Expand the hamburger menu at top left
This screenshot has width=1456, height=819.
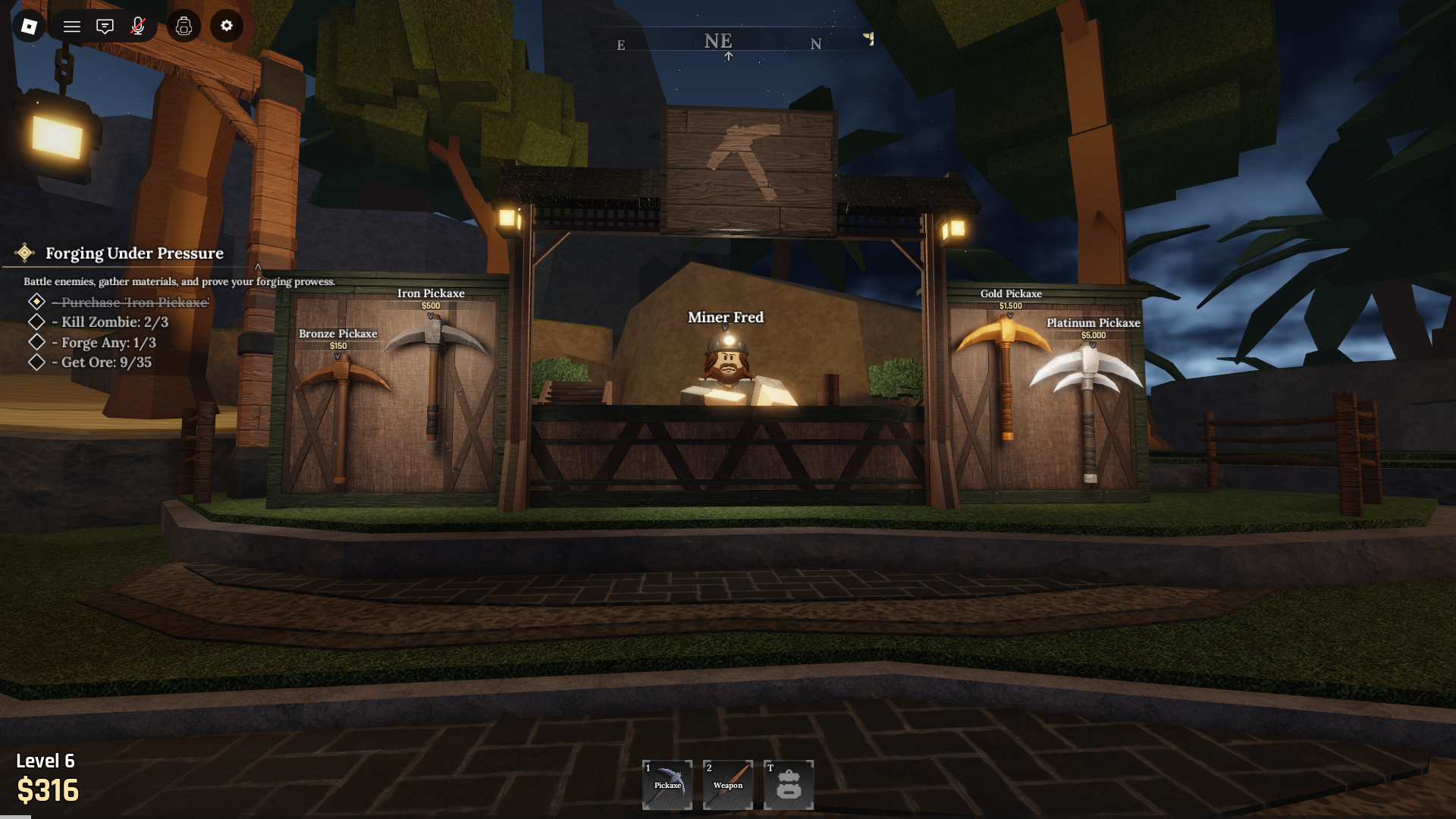coord(71,26)
